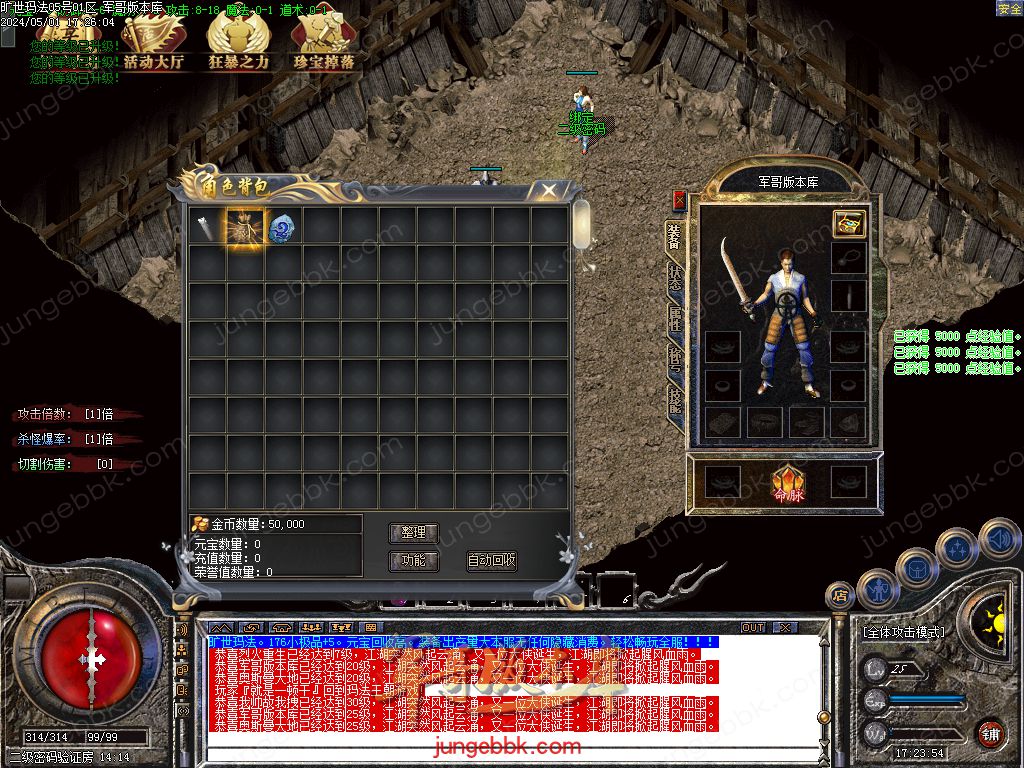Open the character silhouette round button

click(877, 590)
